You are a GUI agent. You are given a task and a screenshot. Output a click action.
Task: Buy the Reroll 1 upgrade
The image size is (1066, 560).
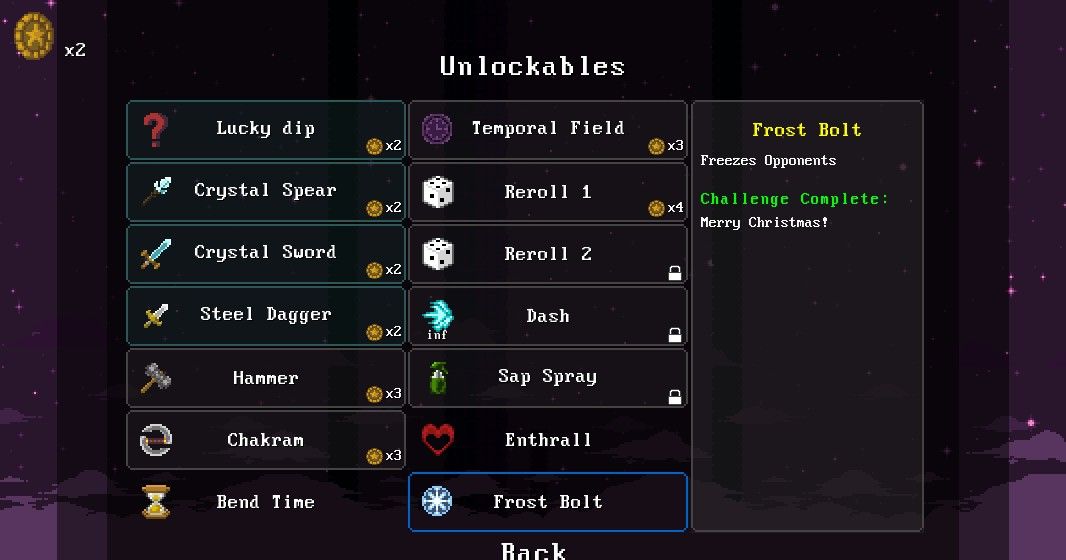[547, 192]
